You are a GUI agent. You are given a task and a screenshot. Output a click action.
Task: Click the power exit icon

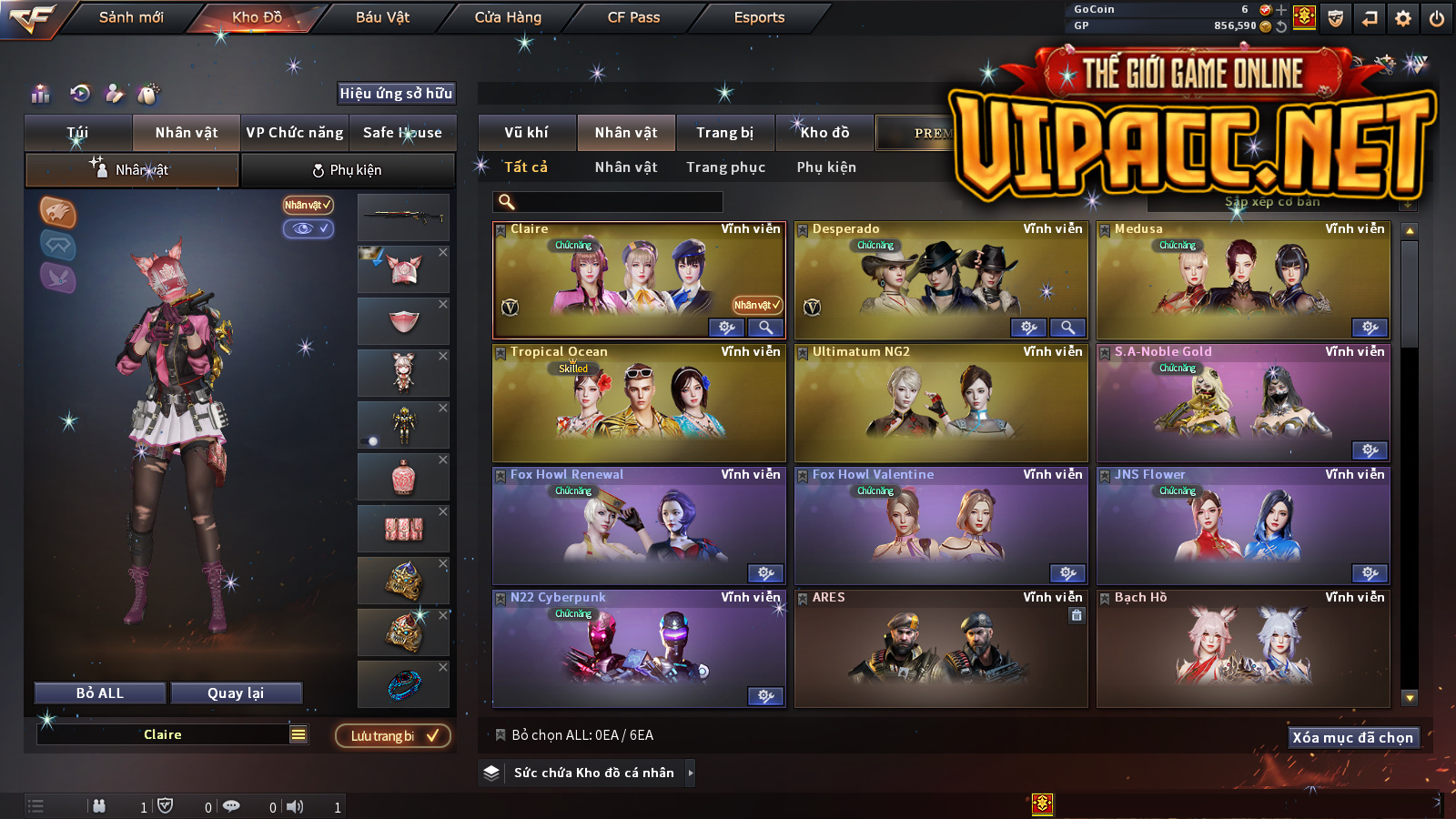pyautogui.click(x=1437, y=18)
